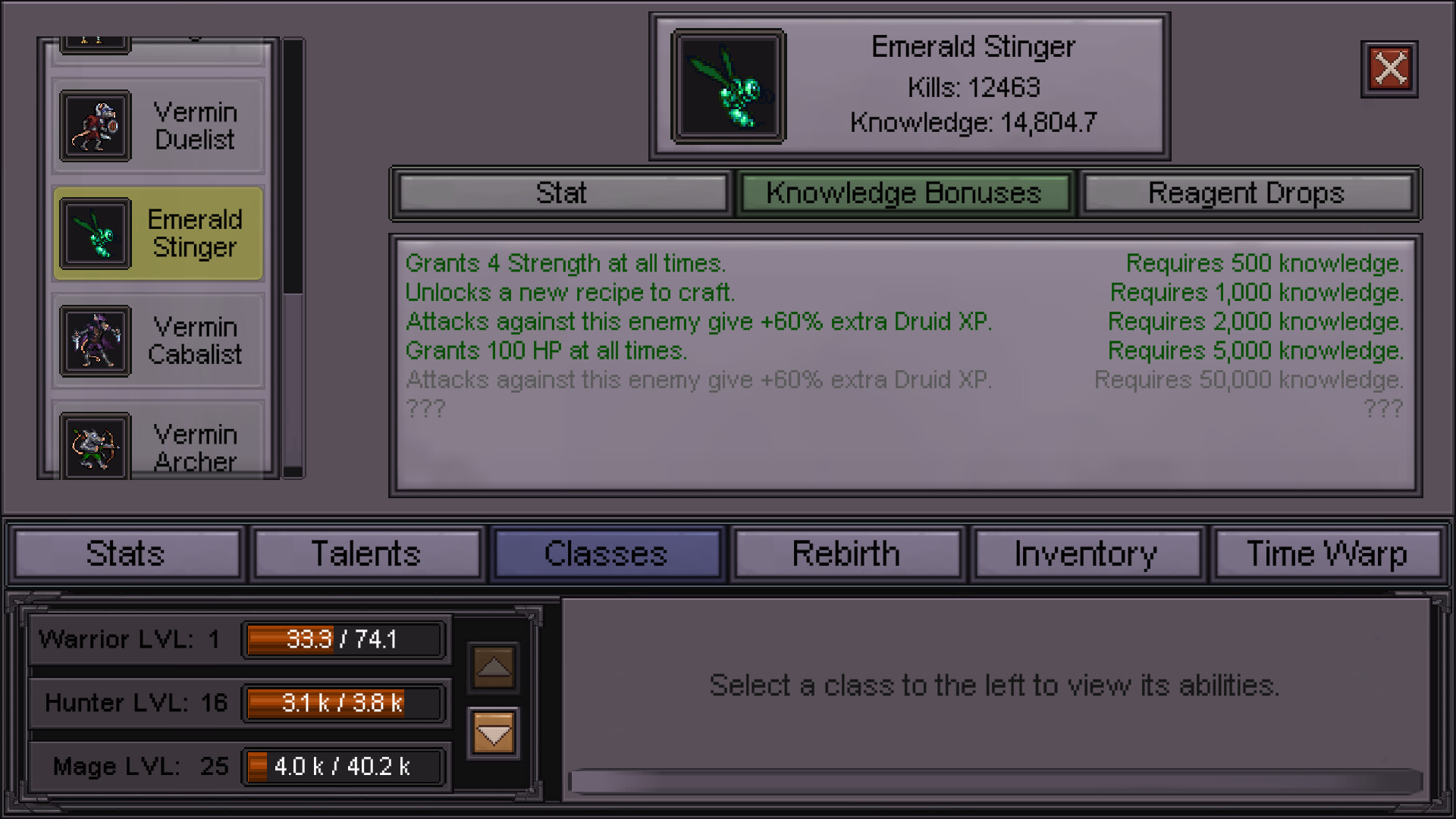Open the Reagent Drops tab
Viewport: 1456px width, 819px height.
click(1248, 193)
